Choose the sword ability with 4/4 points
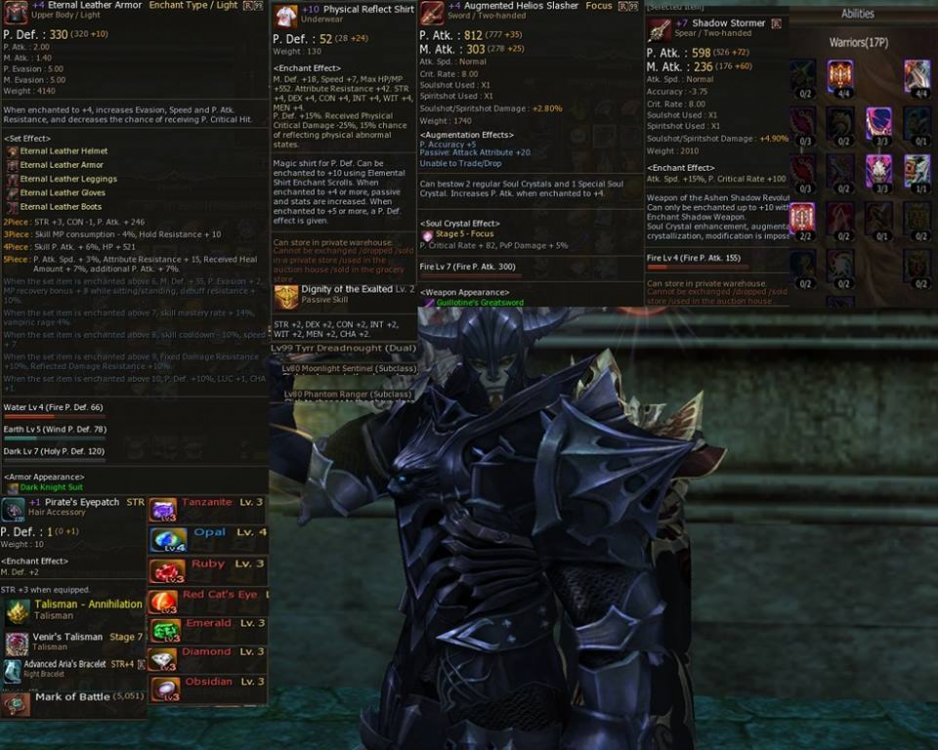Screen dimensions: 938x750 point(917,75)
